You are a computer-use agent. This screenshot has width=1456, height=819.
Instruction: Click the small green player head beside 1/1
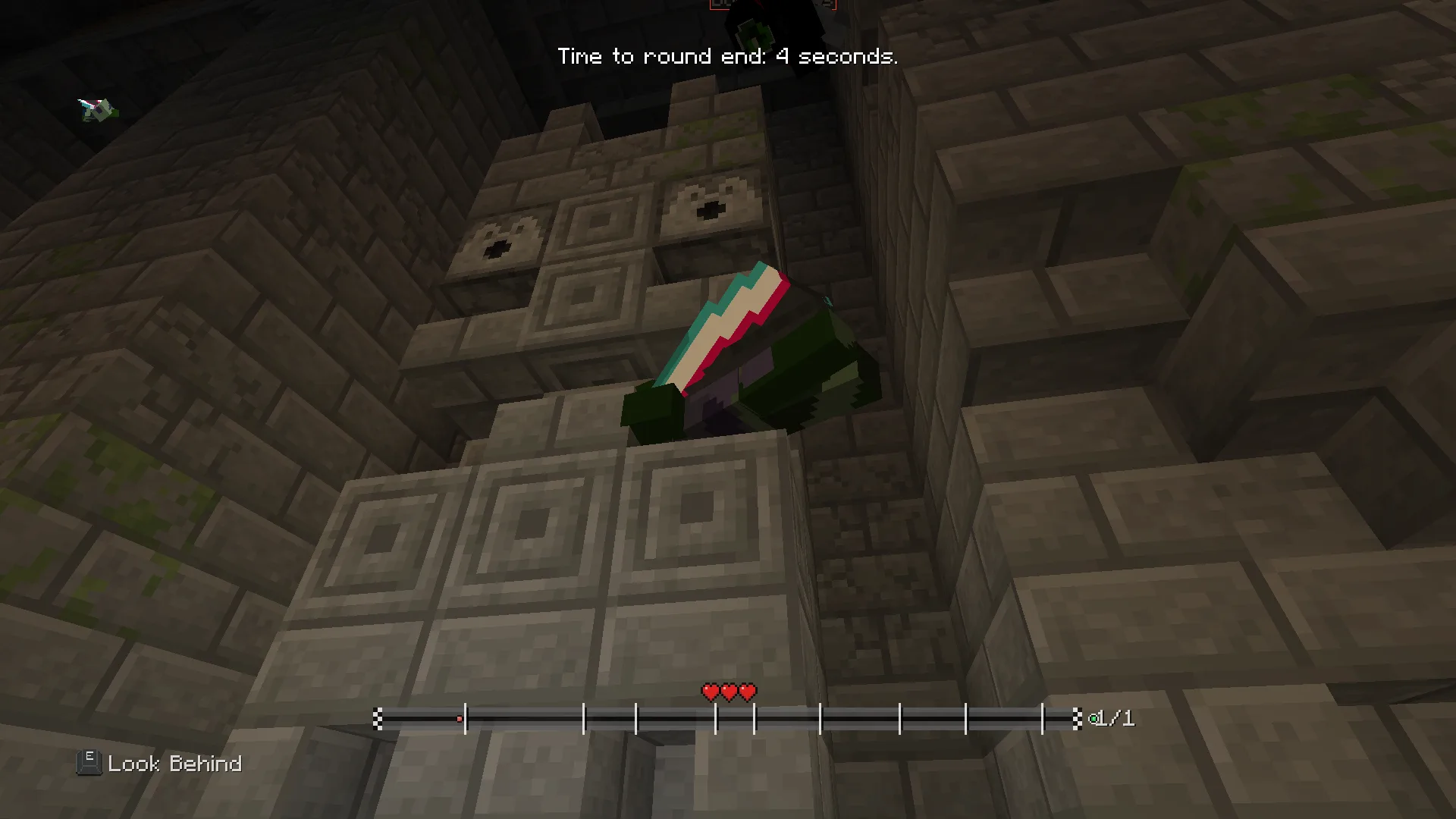(x=1094, y=717)
